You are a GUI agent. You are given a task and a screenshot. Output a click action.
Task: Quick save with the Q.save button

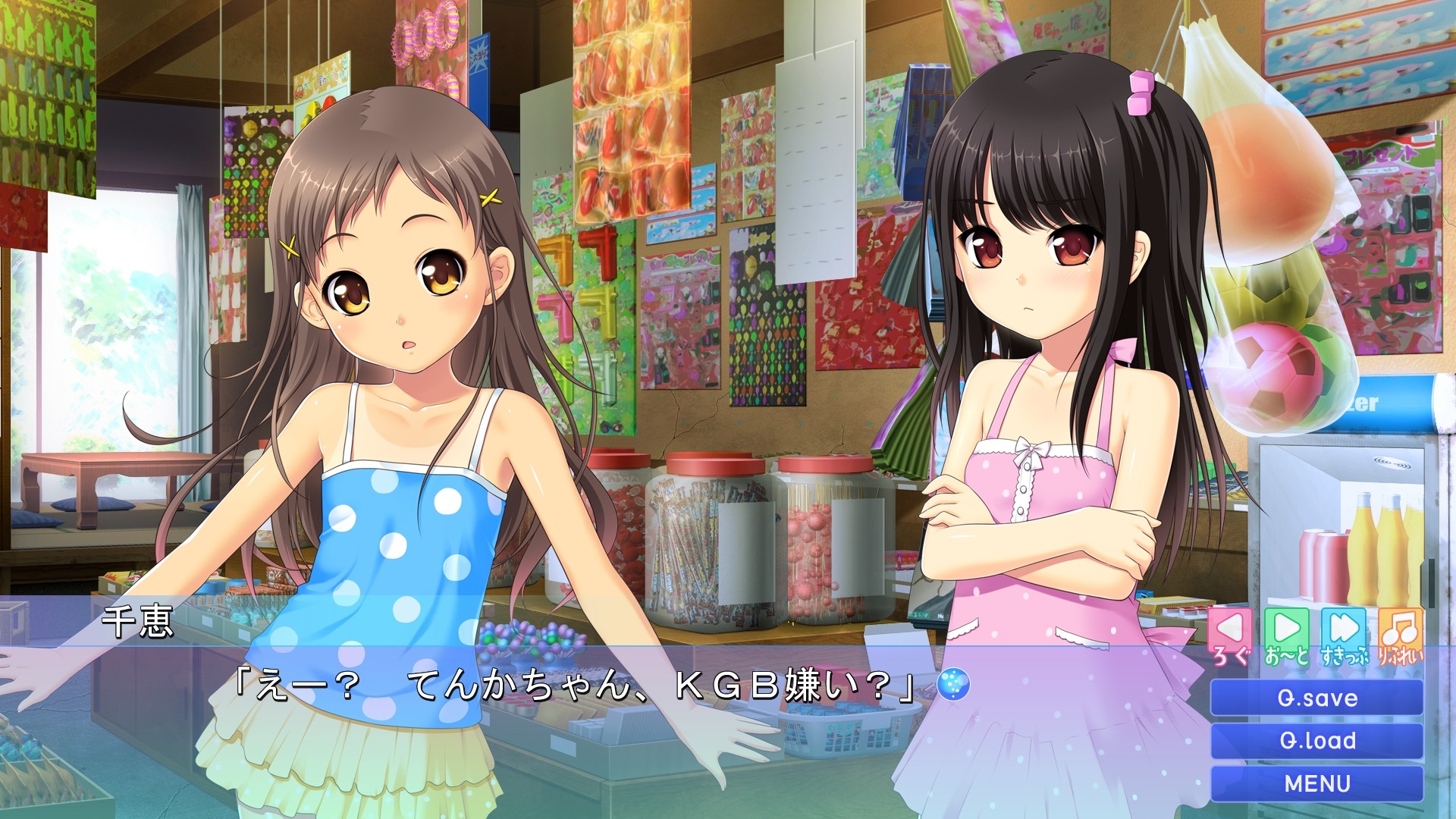[x=1316, y=698]
